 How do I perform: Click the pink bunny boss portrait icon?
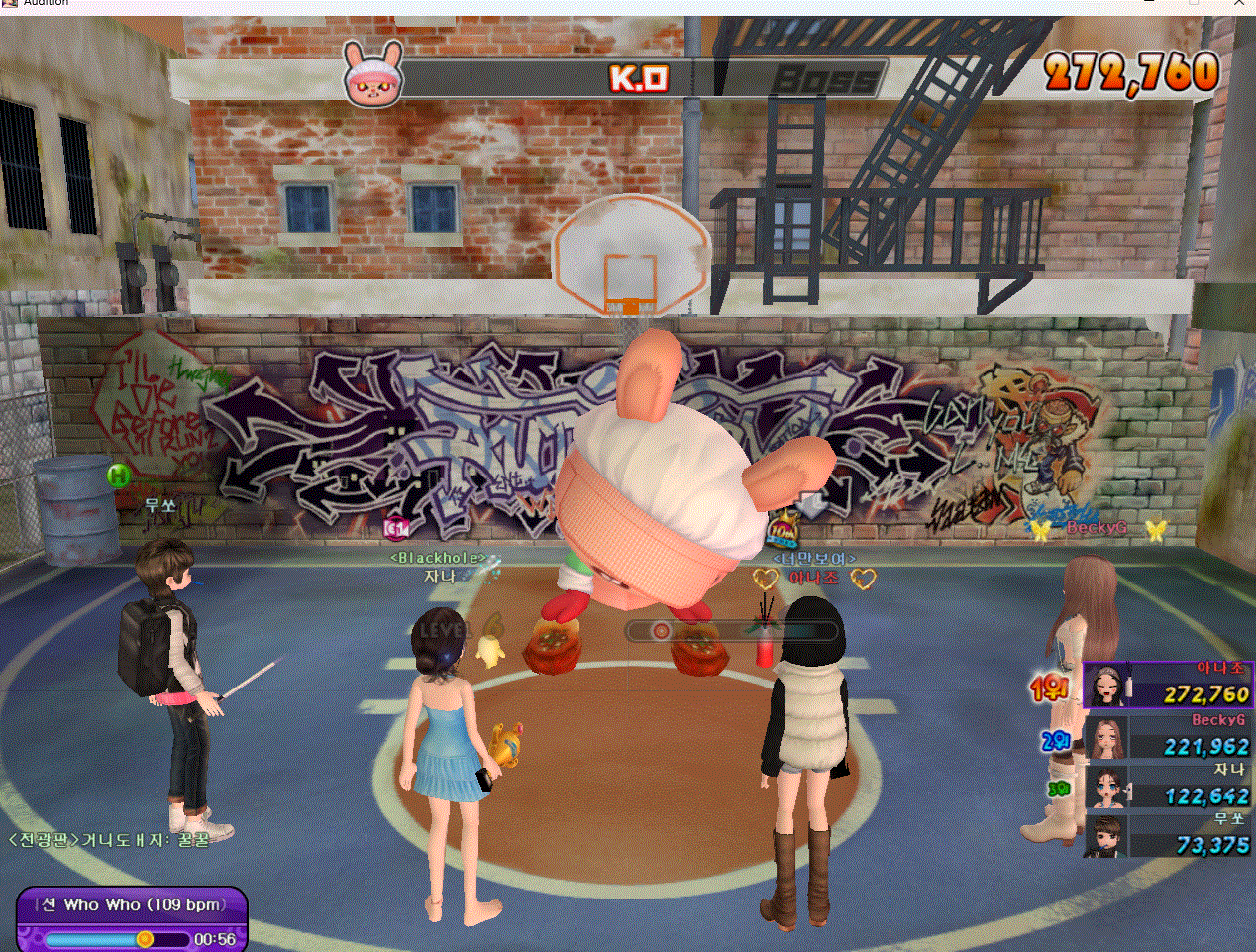point(373,74)
